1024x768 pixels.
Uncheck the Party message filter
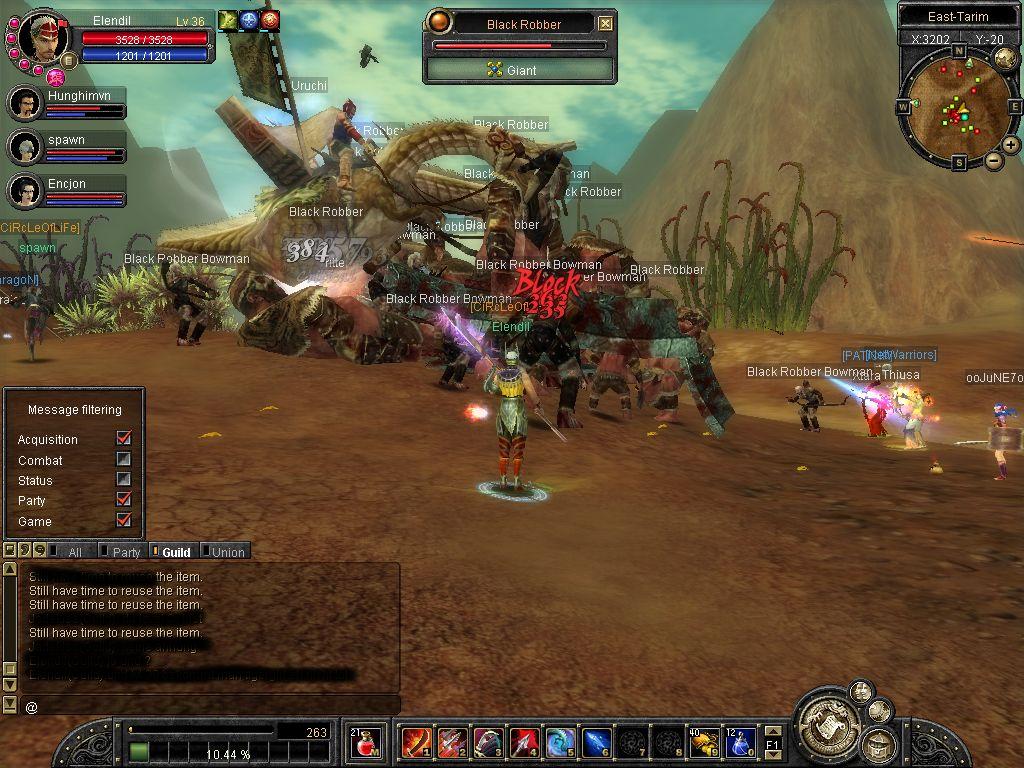pyautogui.click(x=124, y=500)
